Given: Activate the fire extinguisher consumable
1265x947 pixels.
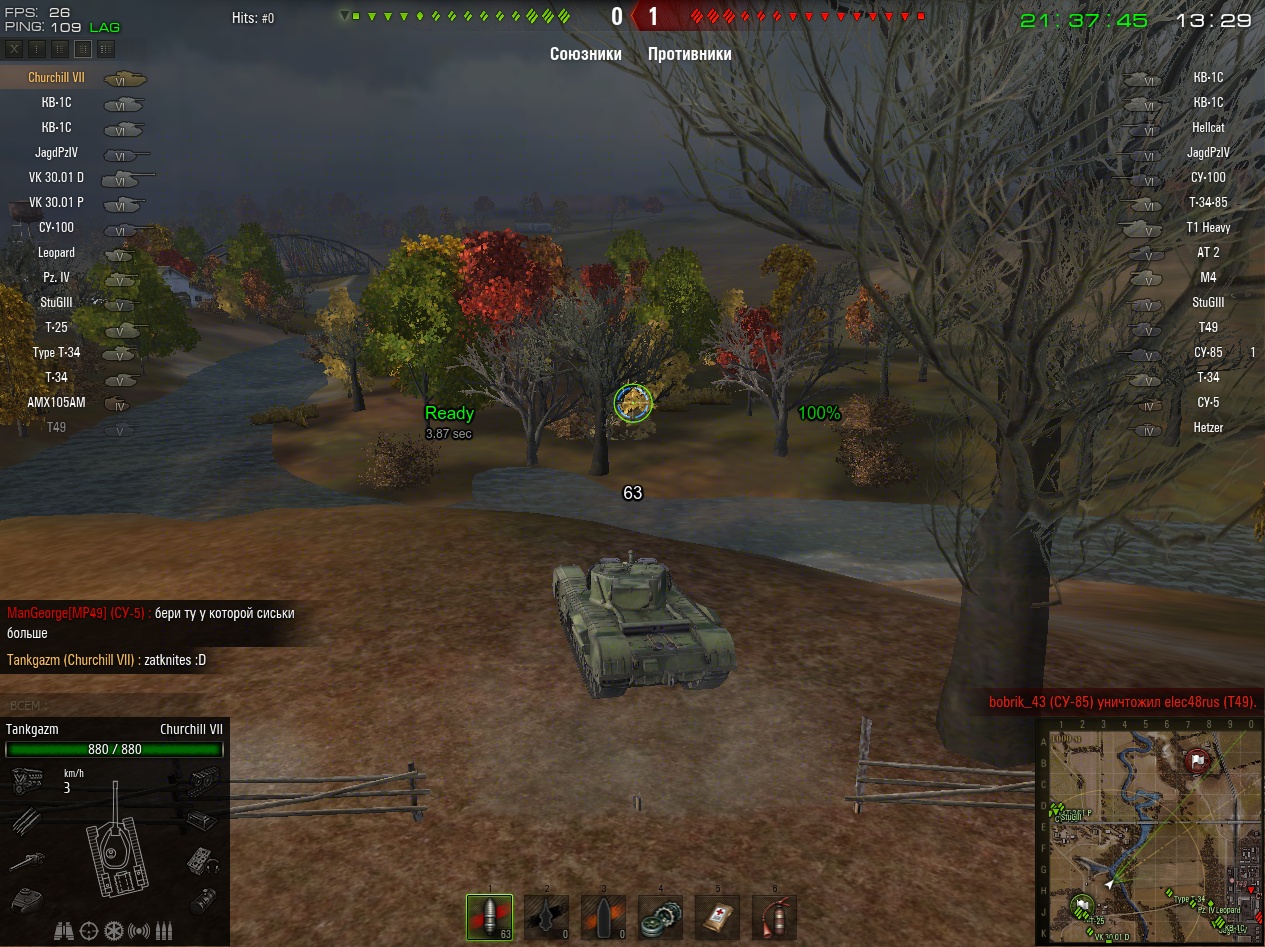Looking at the screenshot, I should point(774,917).
